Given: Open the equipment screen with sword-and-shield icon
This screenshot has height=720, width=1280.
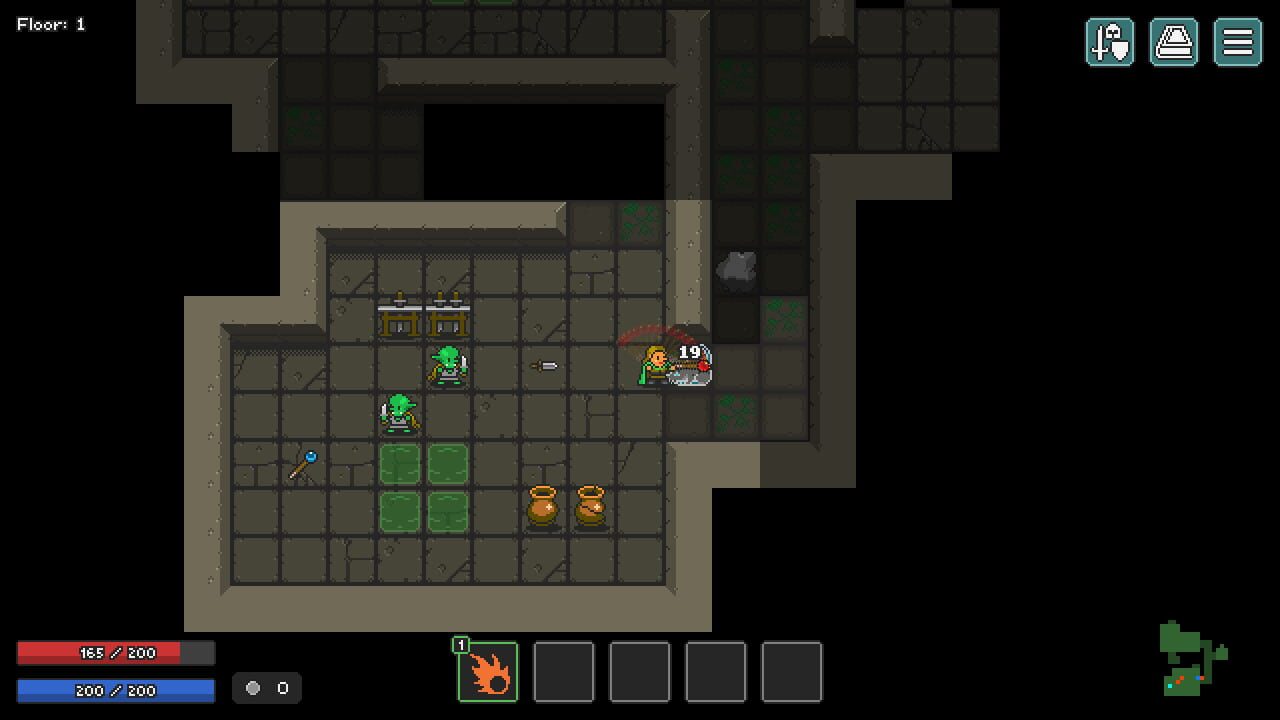Looking at the screenshot, I should (x=1110, y=42).
